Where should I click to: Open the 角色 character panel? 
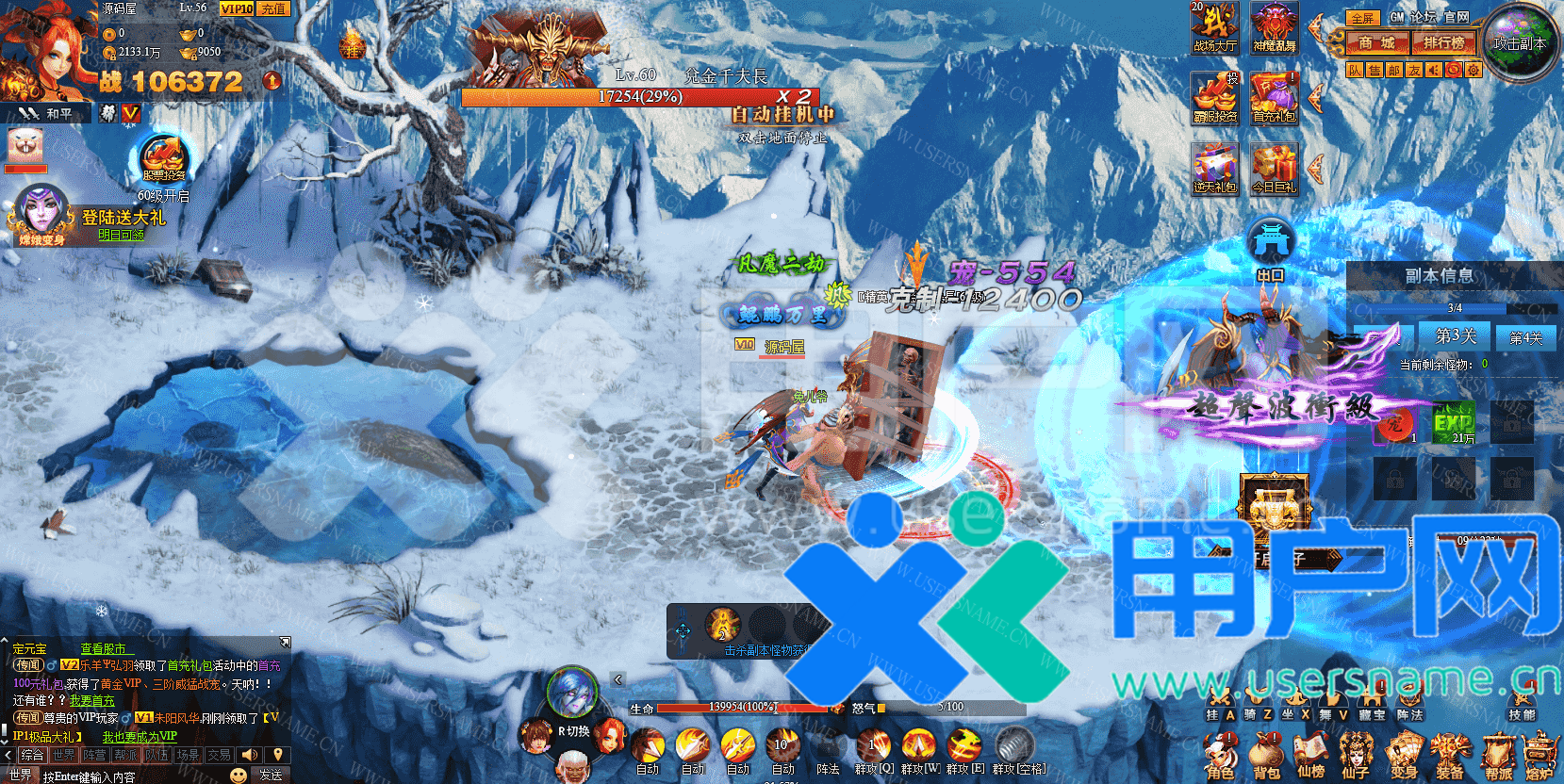click(1220, 757)
